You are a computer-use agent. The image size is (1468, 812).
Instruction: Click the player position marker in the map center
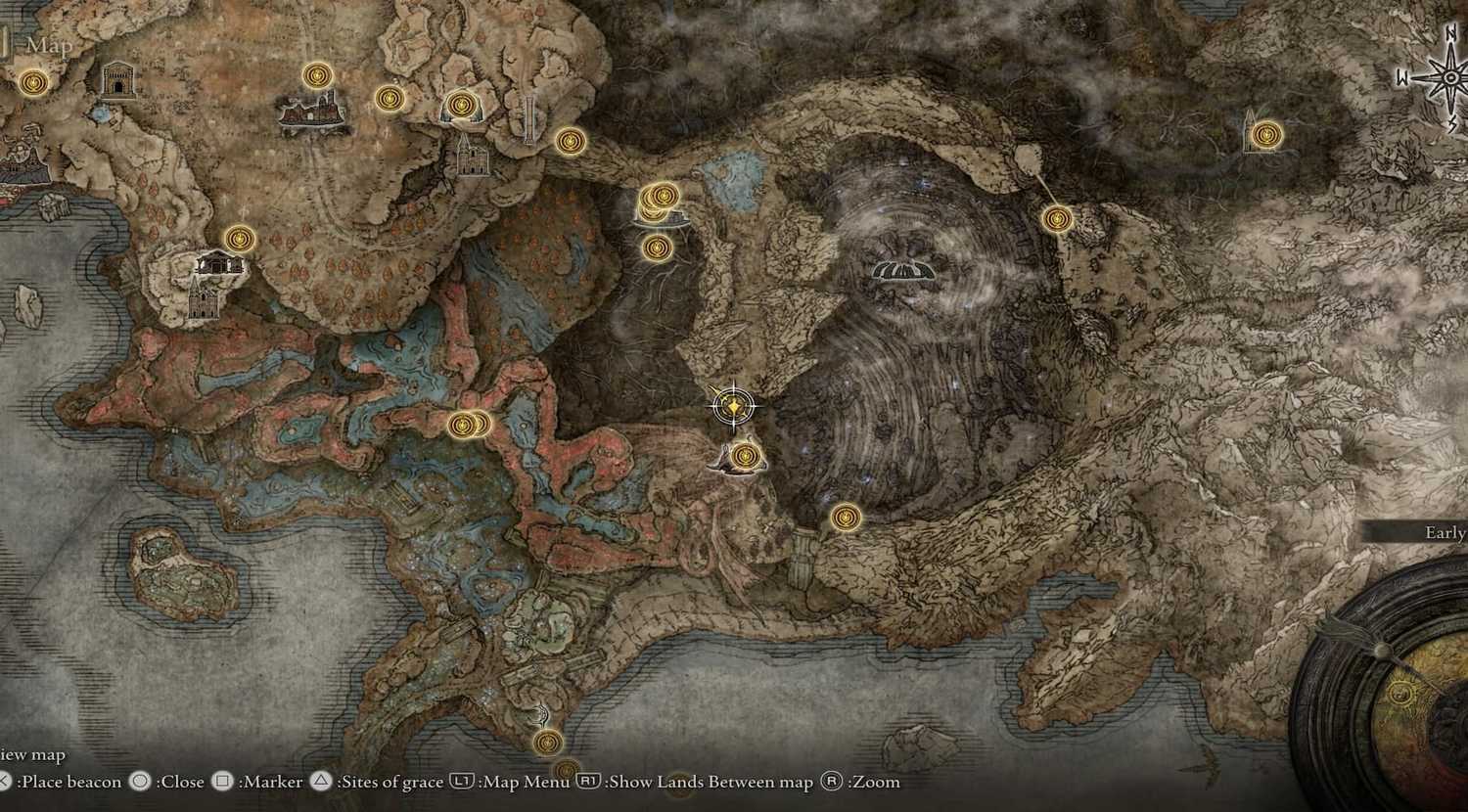point(732,407)
